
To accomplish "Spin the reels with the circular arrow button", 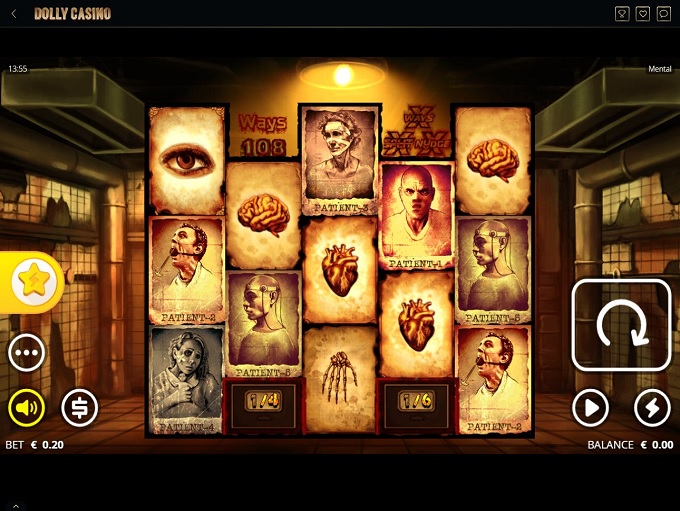I will coord(620,325).
